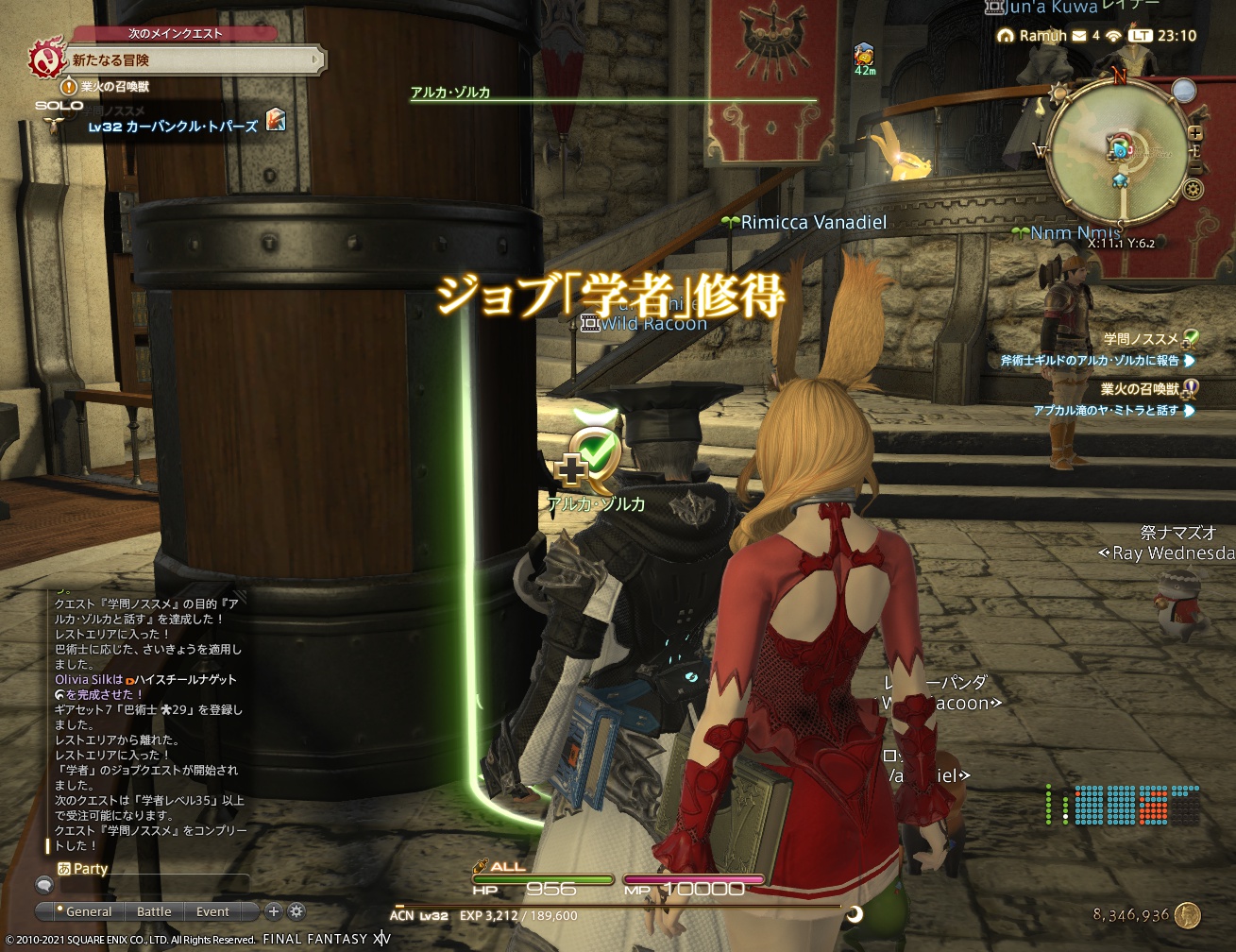Toggle the あ chat language input mode
Screen dimensions: 1236x952
click(x=62, y=868)
